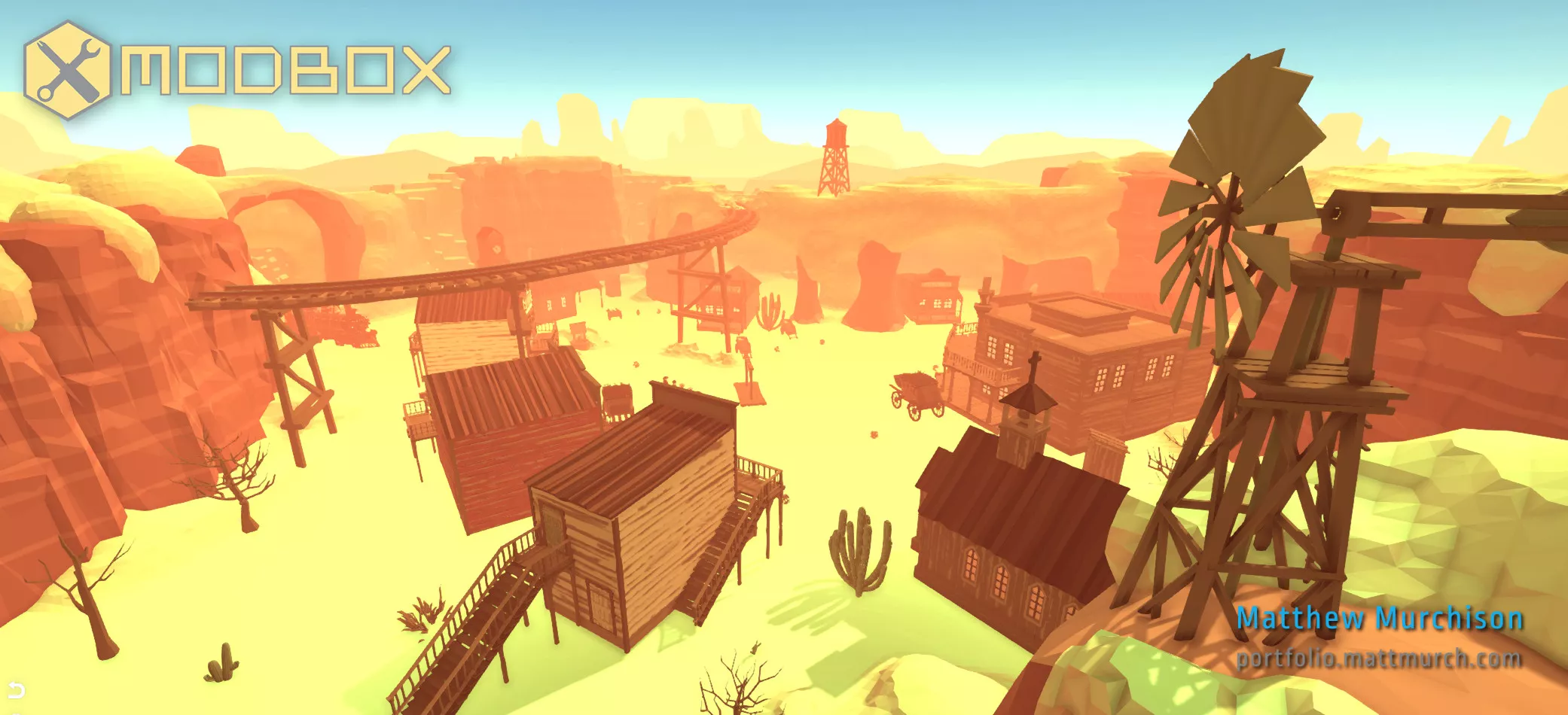Click the white return arrow icon

pos(16,689)
